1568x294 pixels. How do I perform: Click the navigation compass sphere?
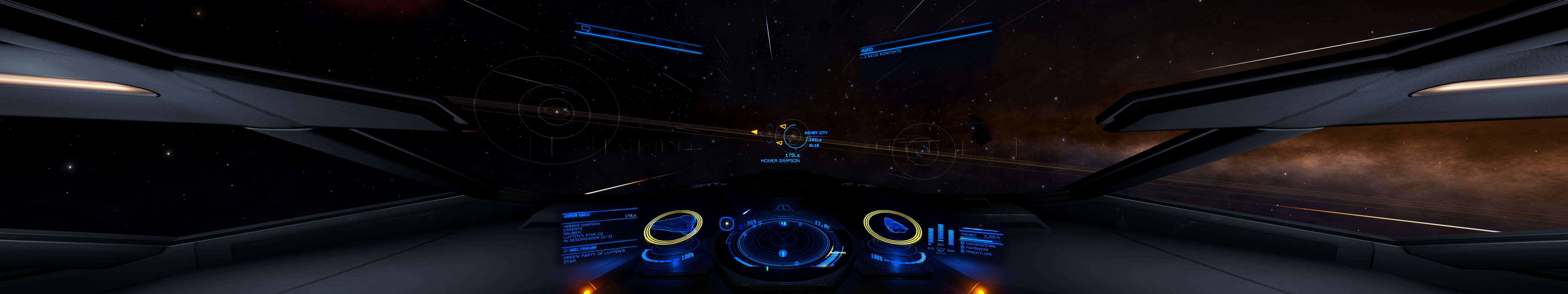click(x=726, y=224)
